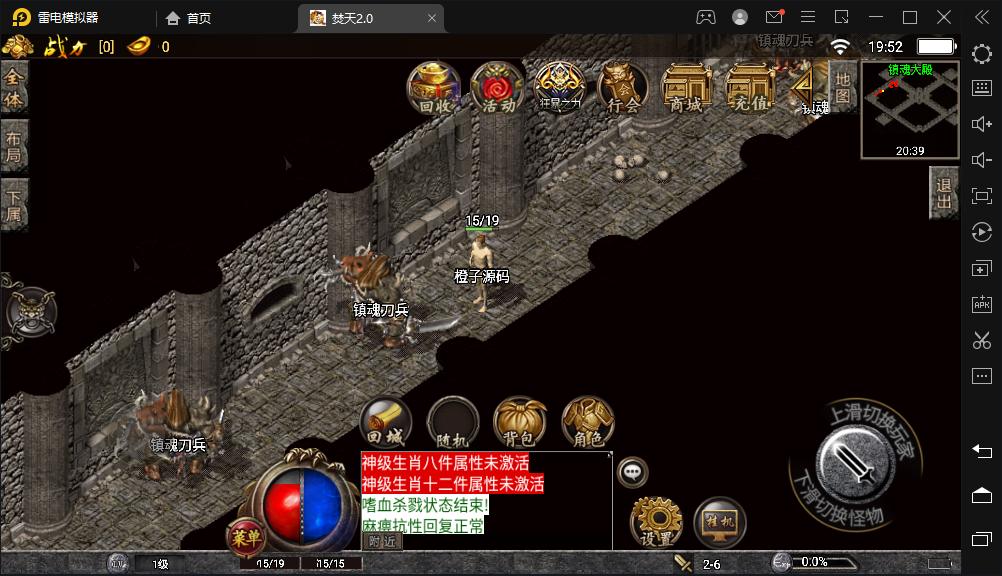The height and width of the screenshot is (576, 1002).
Task: Select the 下属 subordinates tab
Action: click(14, 206)
